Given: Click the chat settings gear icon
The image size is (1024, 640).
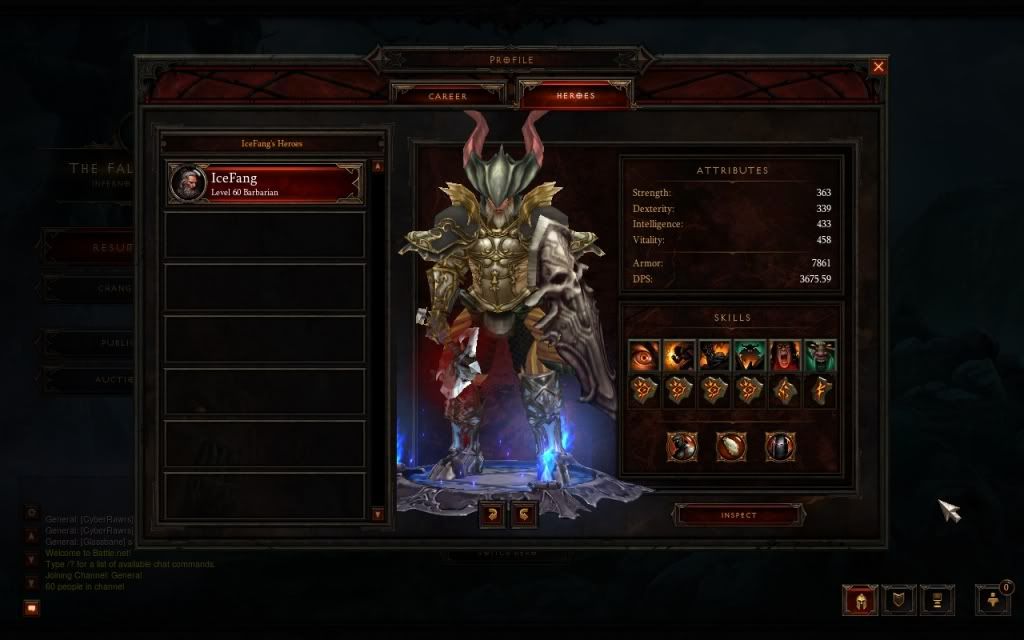Looking at the screenshot, I should click(x=32, y=513).
